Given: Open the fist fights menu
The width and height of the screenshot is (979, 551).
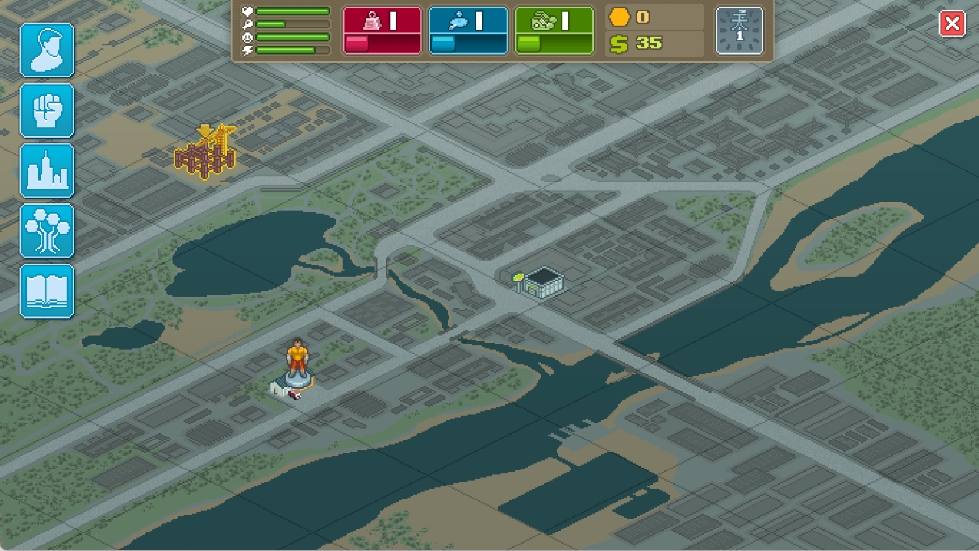Looking at the screenshot, I should (47, 110).
